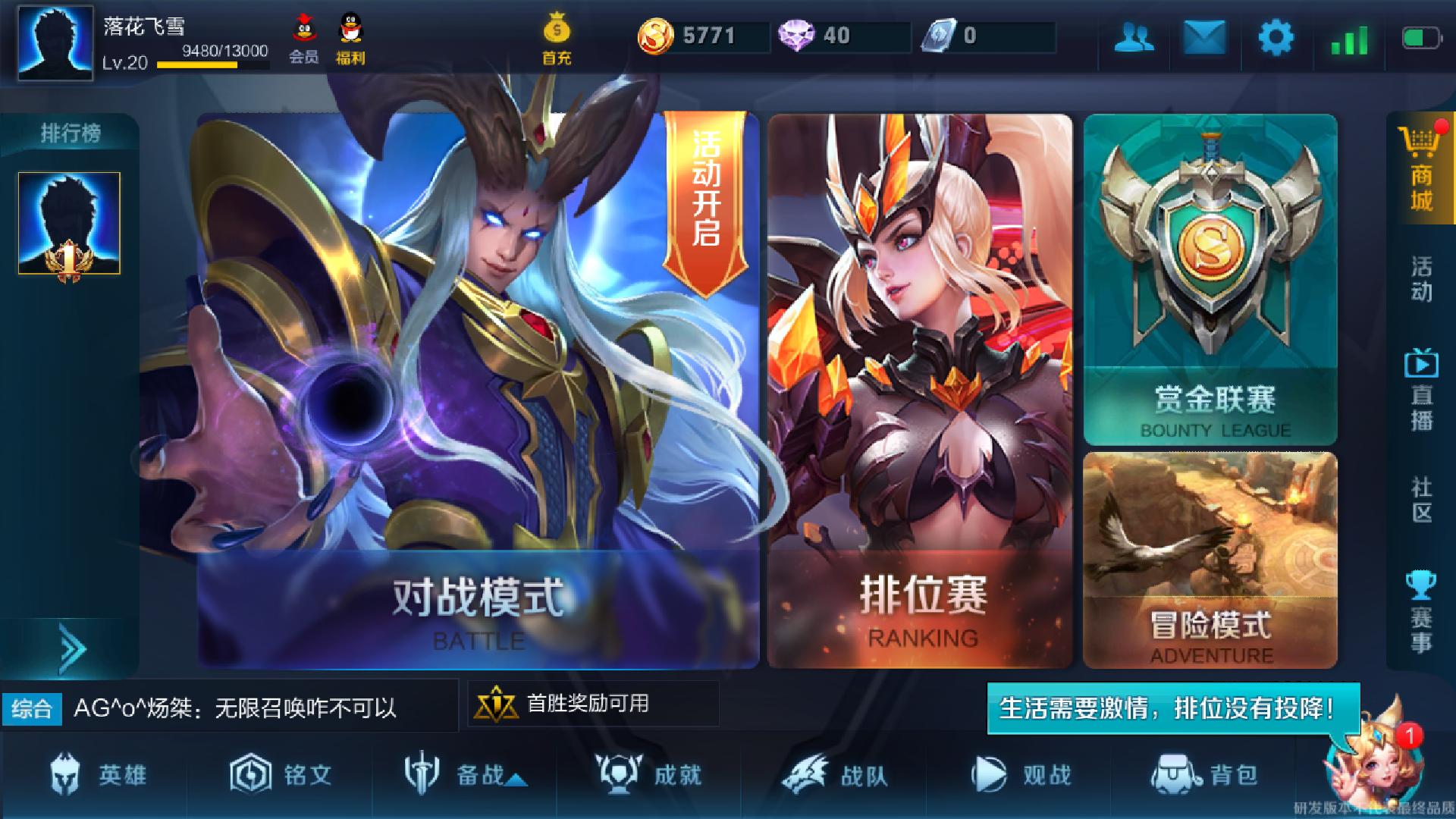
Task: Expand the 排行榜 leaderboard with the chevron
Action: click(71, 648)
